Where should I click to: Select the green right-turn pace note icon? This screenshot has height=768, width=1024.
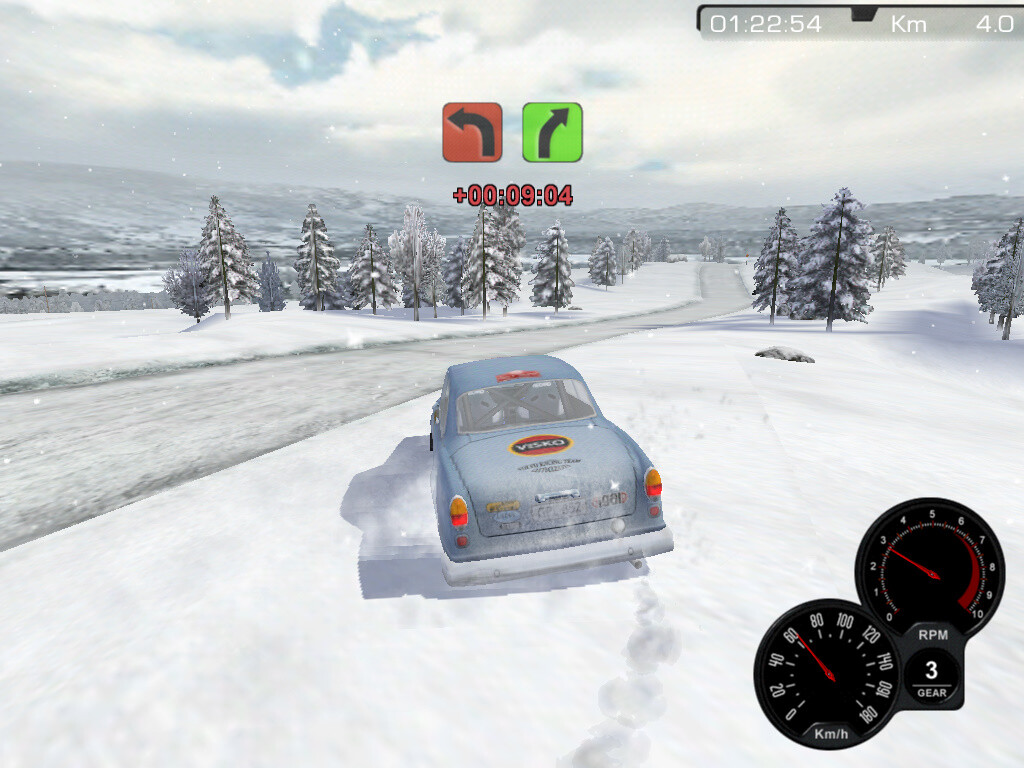tap(552, 132)
